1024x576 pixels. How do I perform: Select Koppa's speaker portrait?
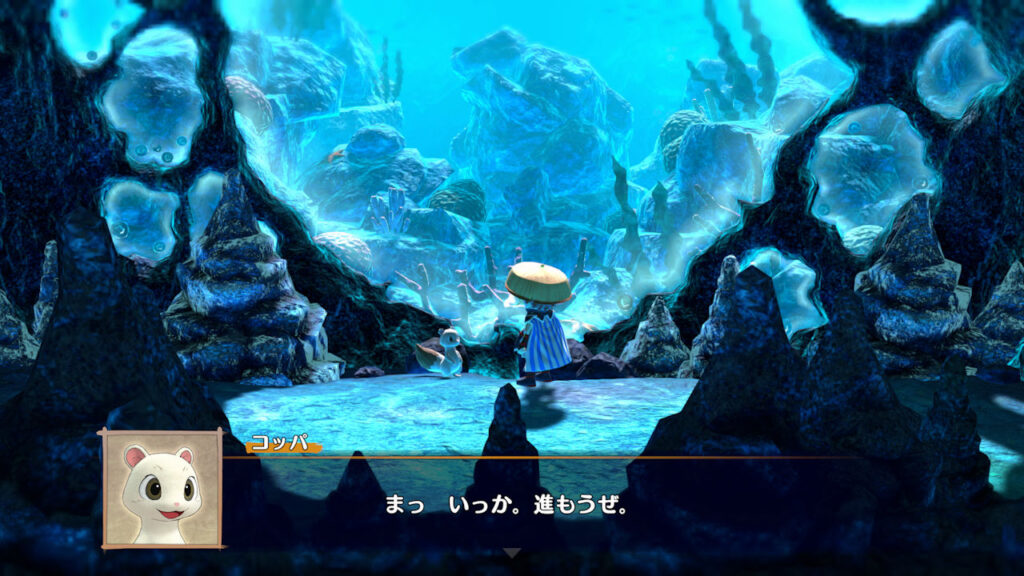161,488
